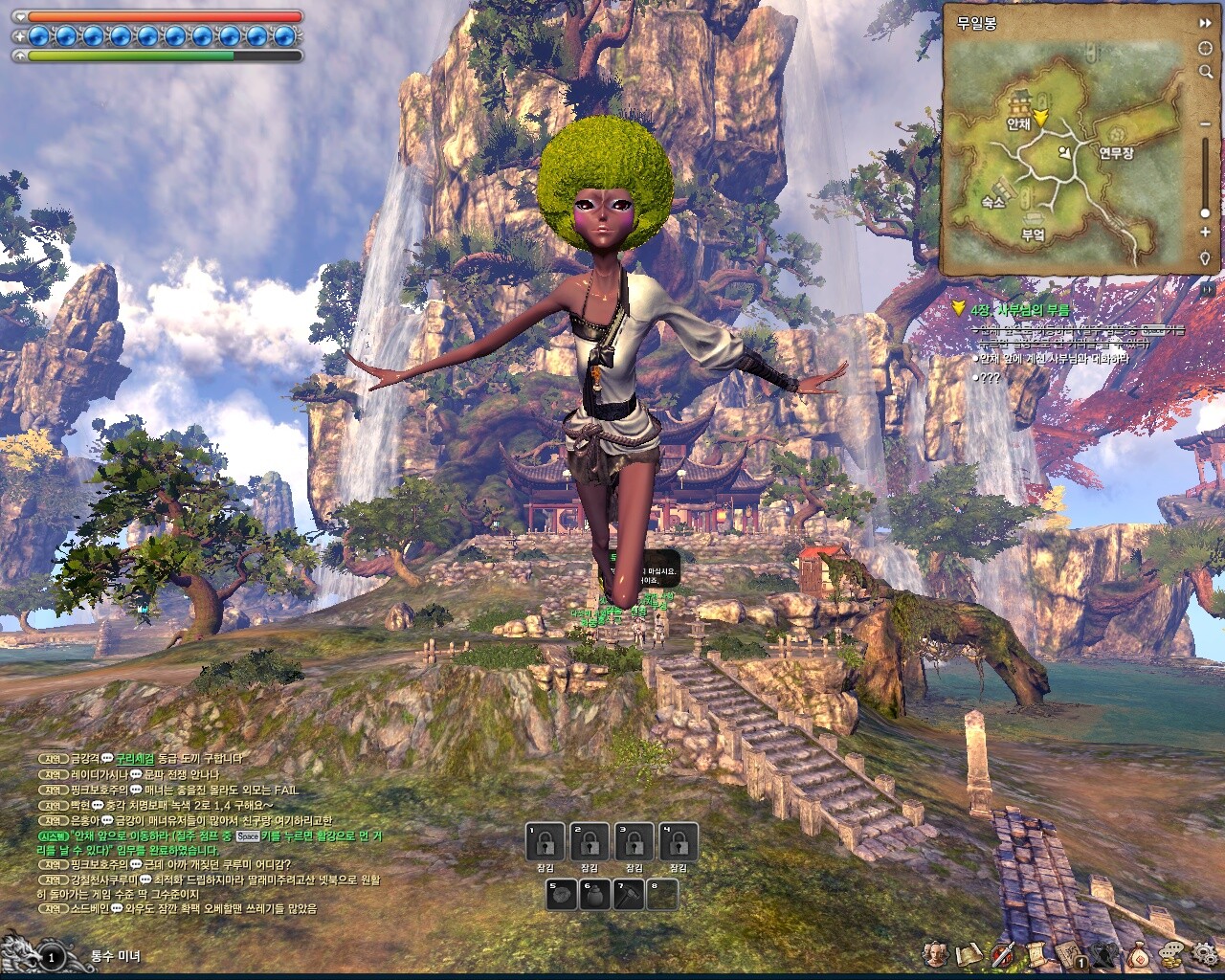Image resolution: width=1225 pixels, height=980 pixels.
Task: Open the gear settings menu
Action: point(1205,953)
